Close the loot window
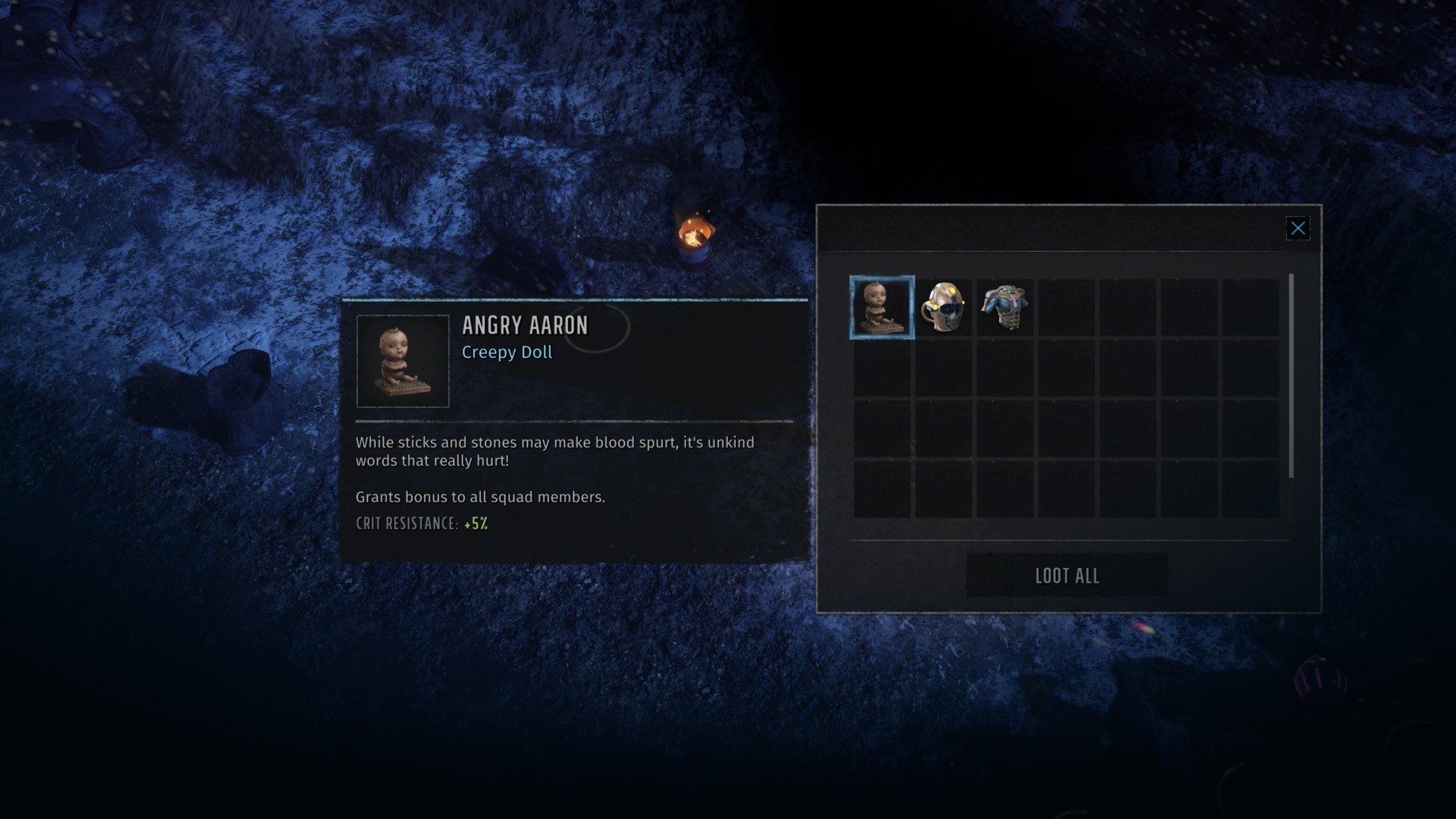This screenshot has height=819, width=1456. (1298, 228)
